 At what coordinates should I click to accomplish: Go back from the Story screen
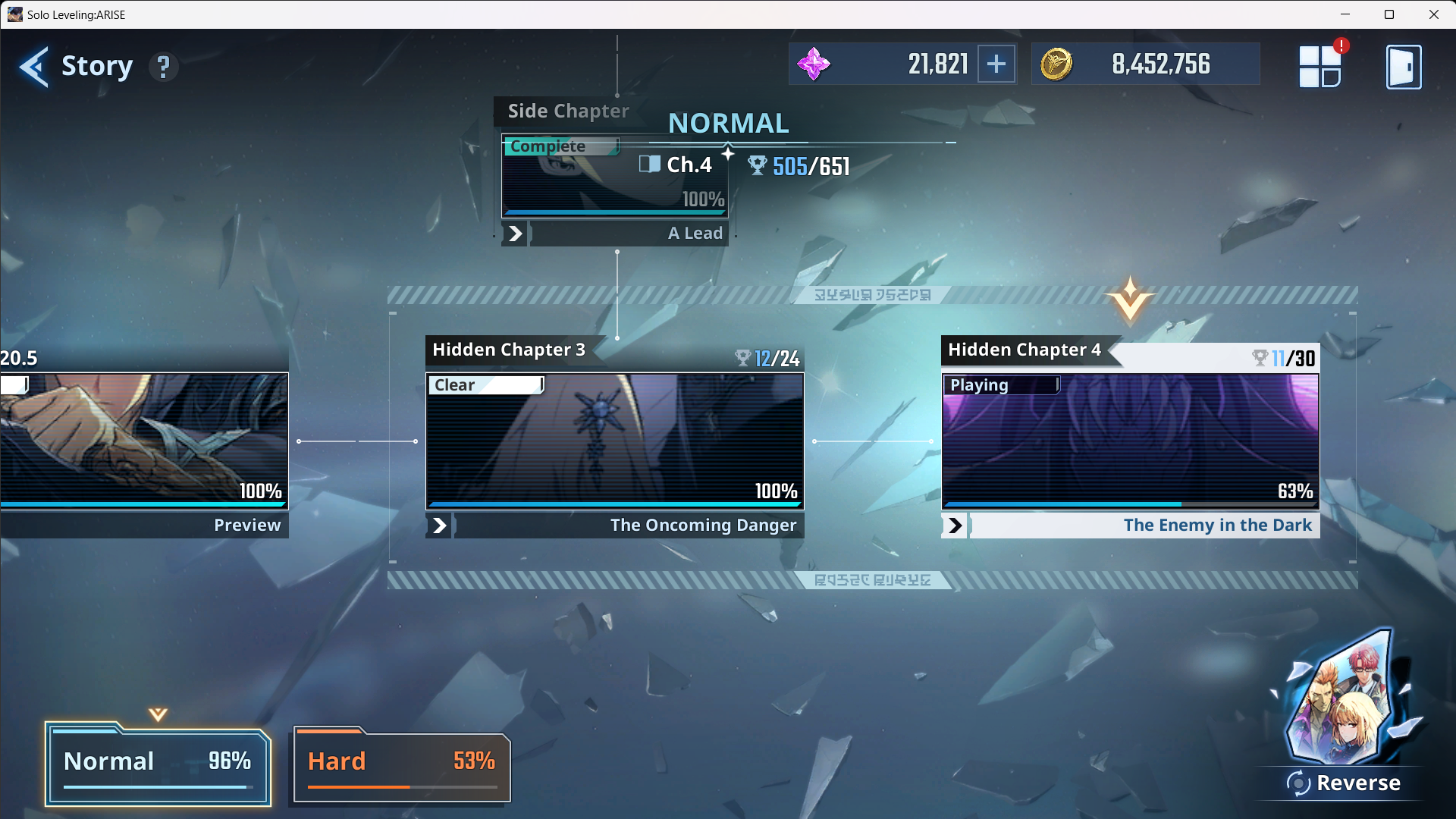(x=34, y=67)
